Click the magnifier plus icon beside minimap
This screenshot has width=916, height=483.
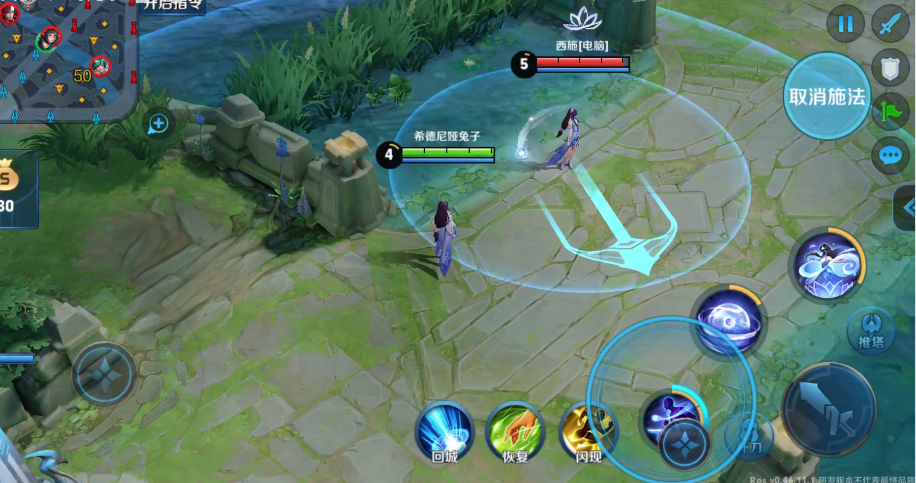pos(158,124)
